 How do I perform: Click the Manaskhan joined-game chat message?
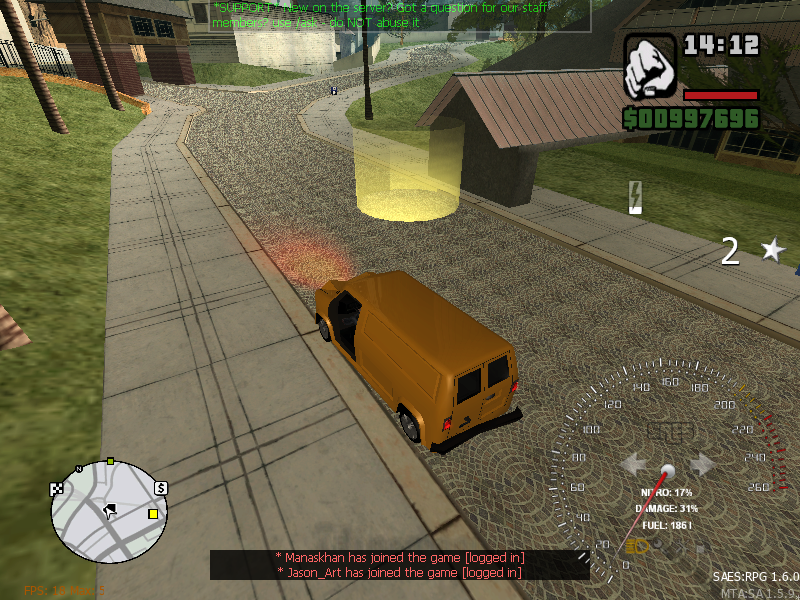399,557
